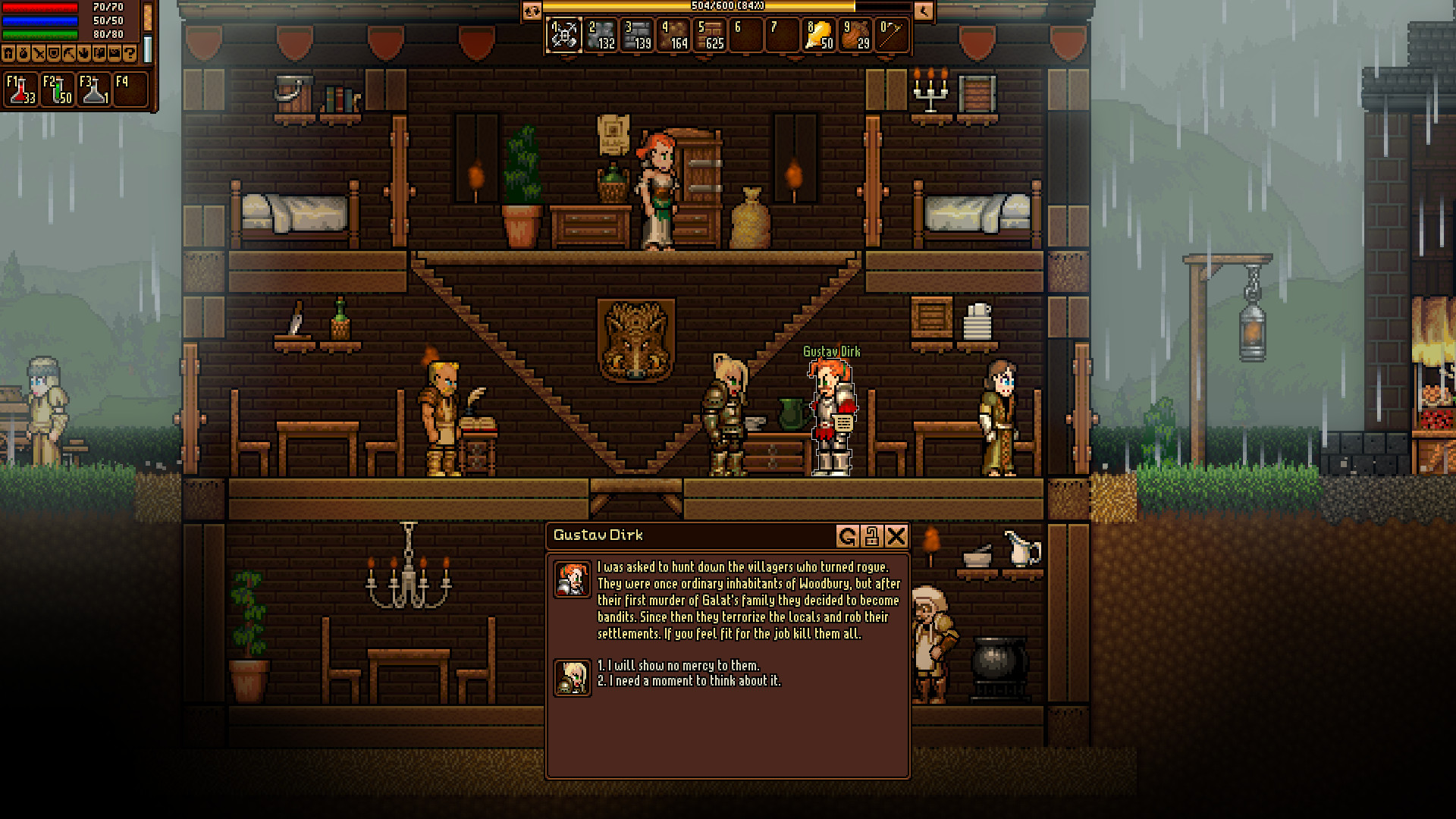Open the shield menu icon

[54, 53]
